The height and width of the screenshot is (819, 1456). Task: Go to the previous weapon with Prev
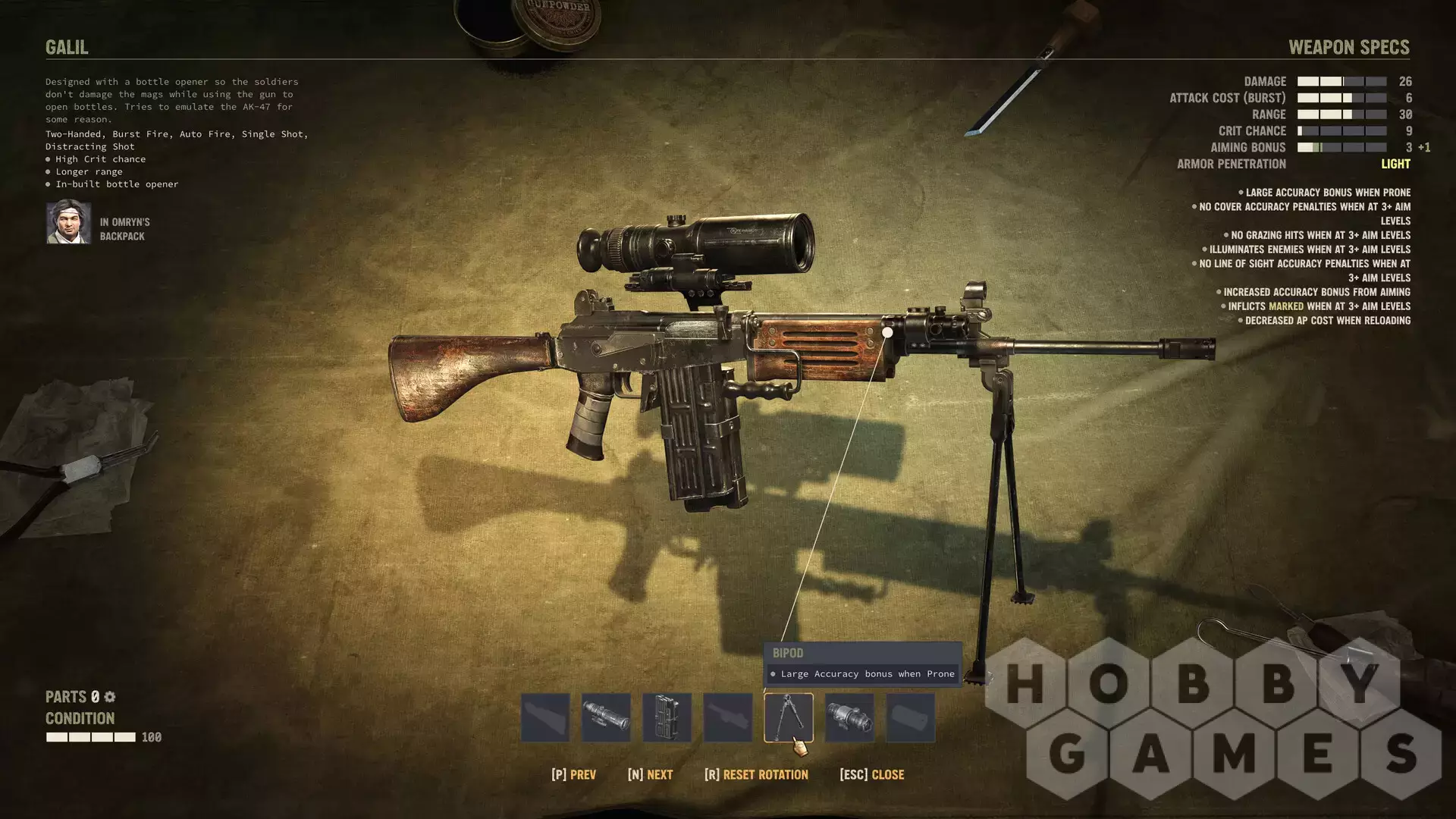574,774
